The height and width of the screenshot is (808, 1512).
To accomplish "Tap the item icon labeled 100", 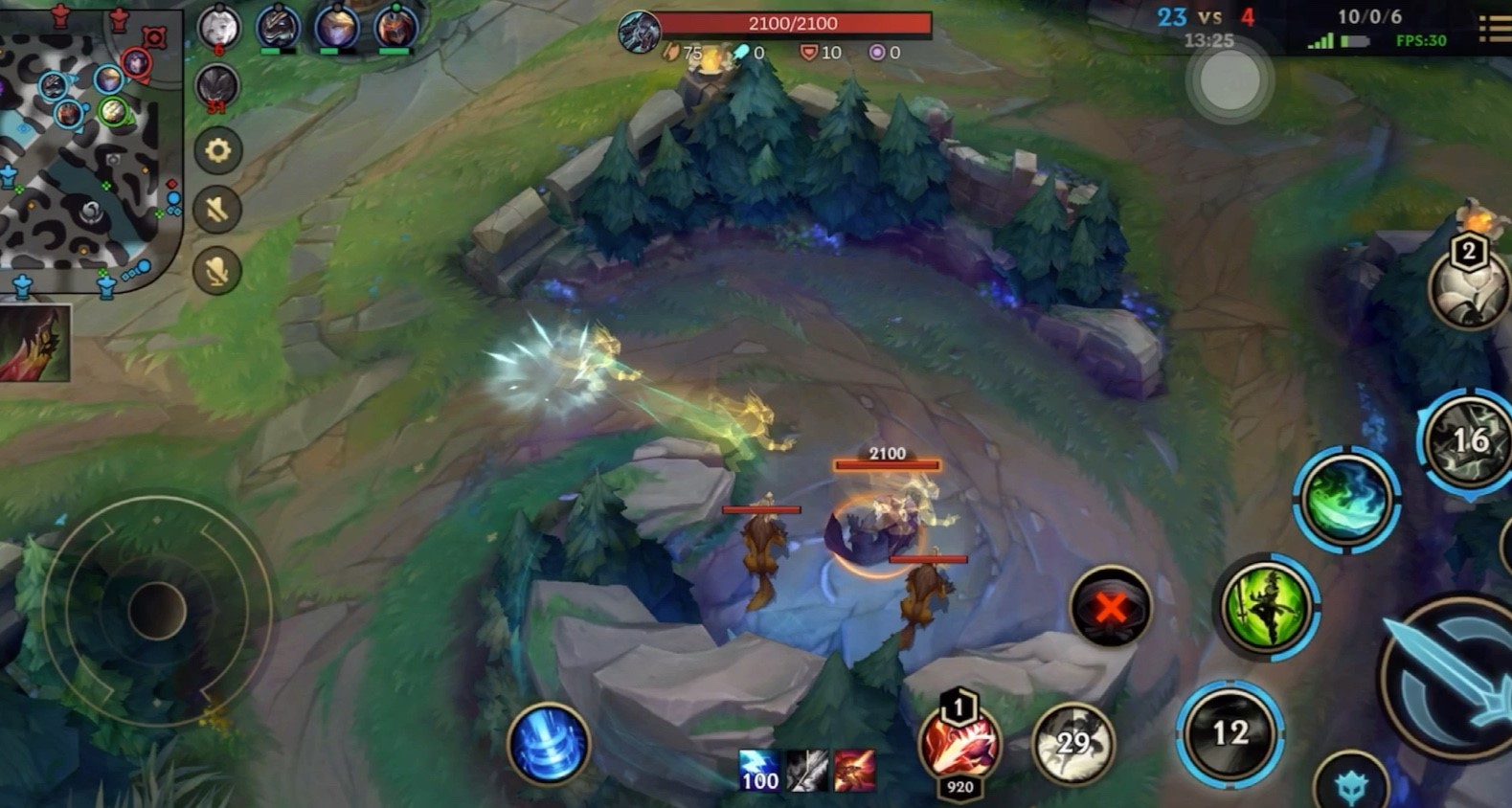I will pyautogui.click(x=759, y=771).
